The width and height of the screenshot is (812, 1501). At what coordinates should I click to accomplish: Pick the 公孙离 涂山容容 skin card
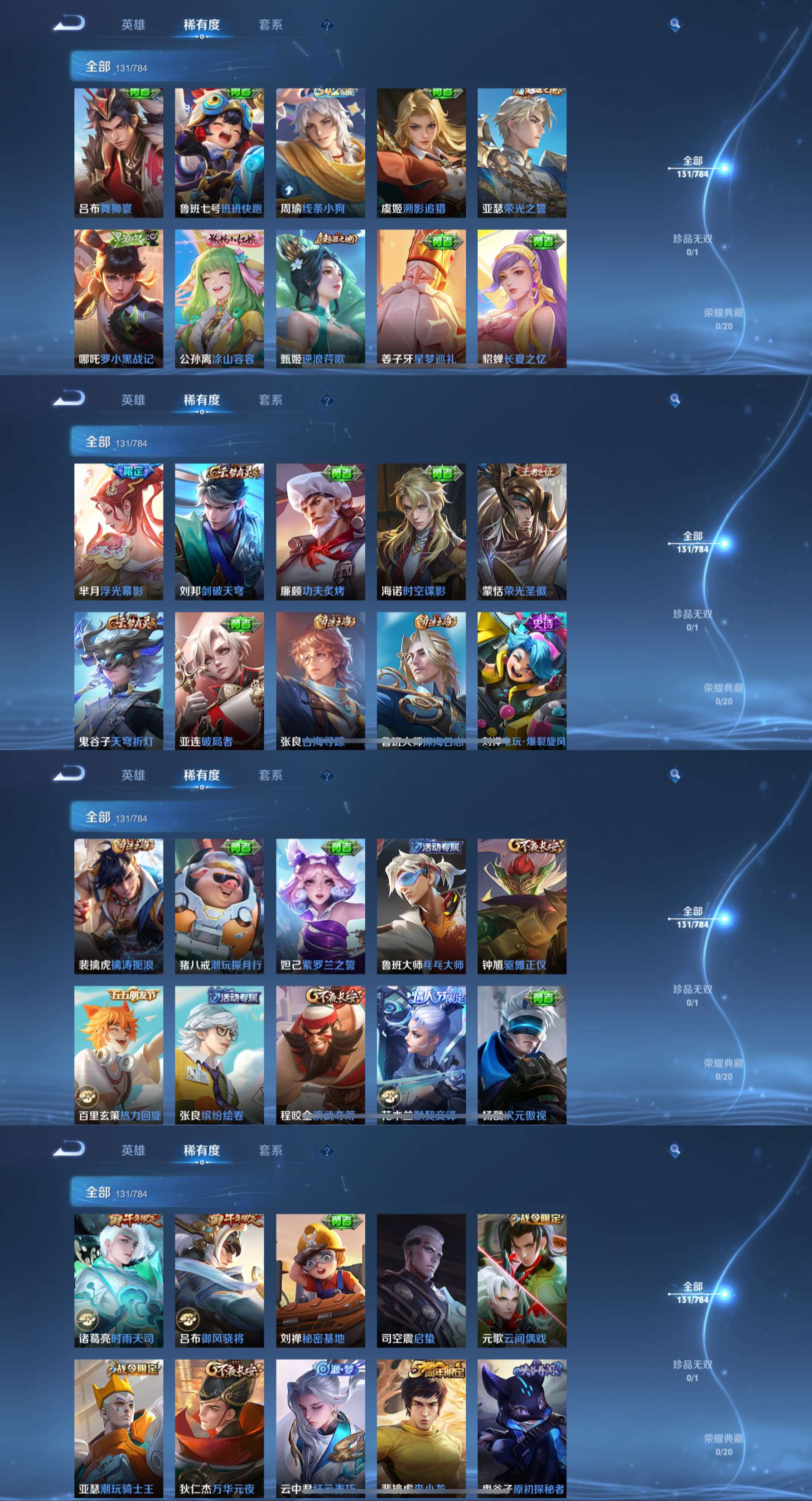pos(219,298)
